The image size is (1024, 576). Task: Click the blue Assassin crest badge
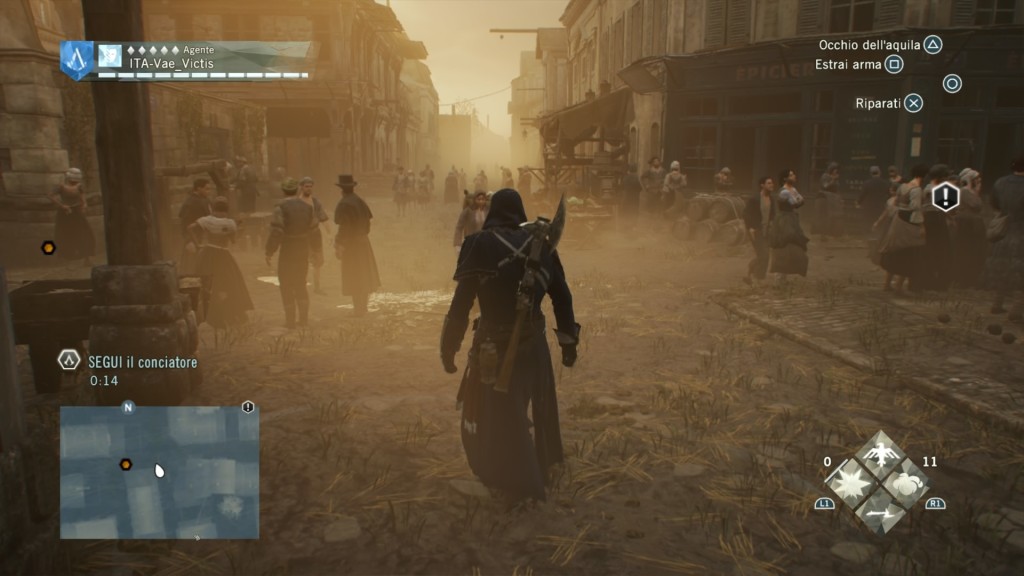click(x=76, y=60)
